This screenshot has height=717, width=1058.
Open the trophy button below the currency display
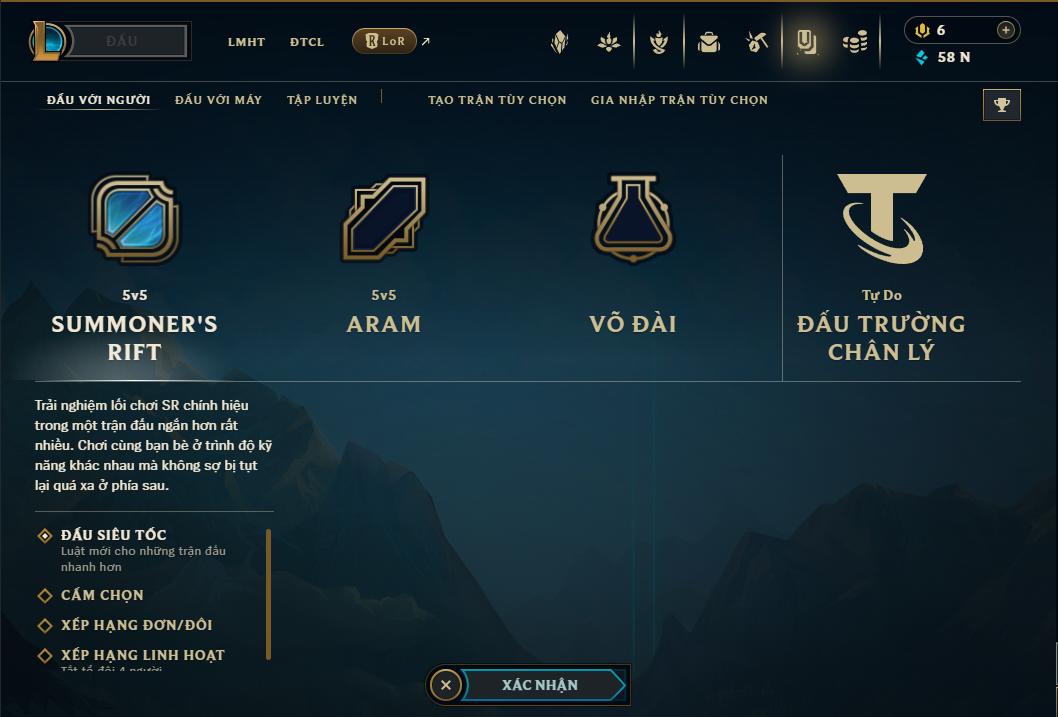click(1002, 105)
